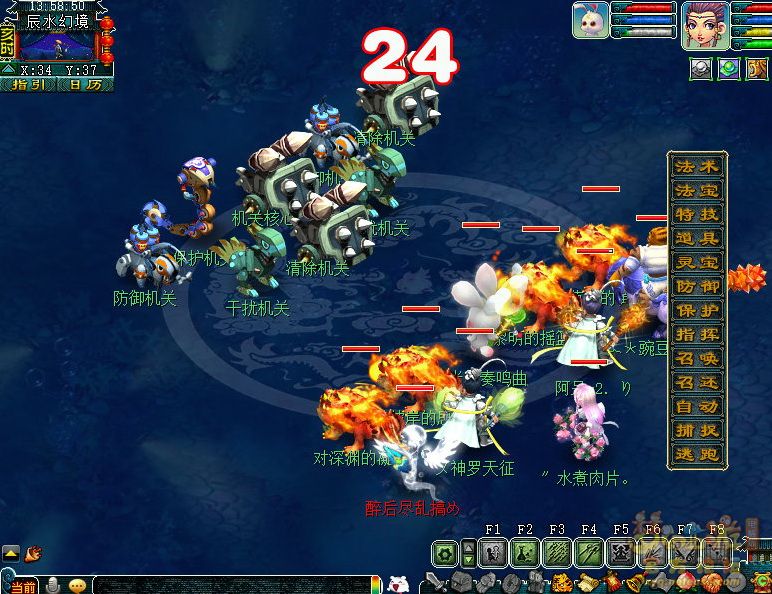Open the 指挥 (Command) option

pos(697,334)
